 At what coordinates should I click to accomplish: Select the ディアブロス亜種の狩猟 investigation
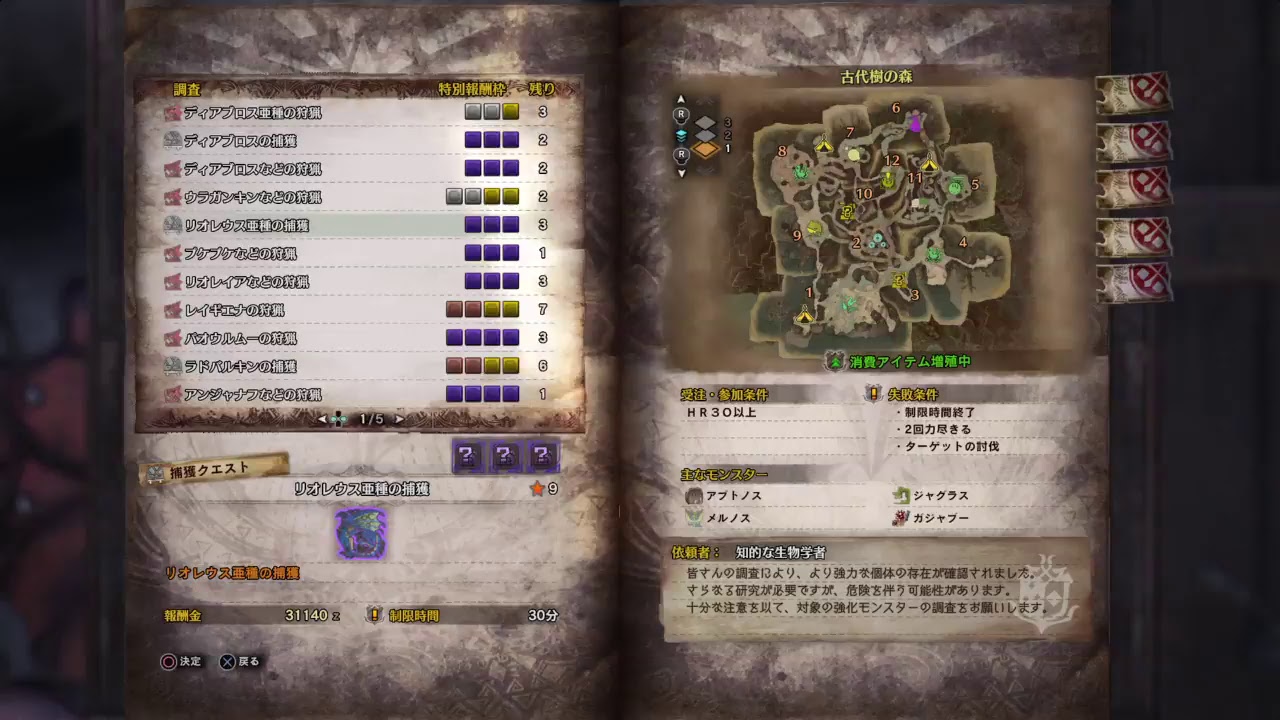click(x=252, y=113)
